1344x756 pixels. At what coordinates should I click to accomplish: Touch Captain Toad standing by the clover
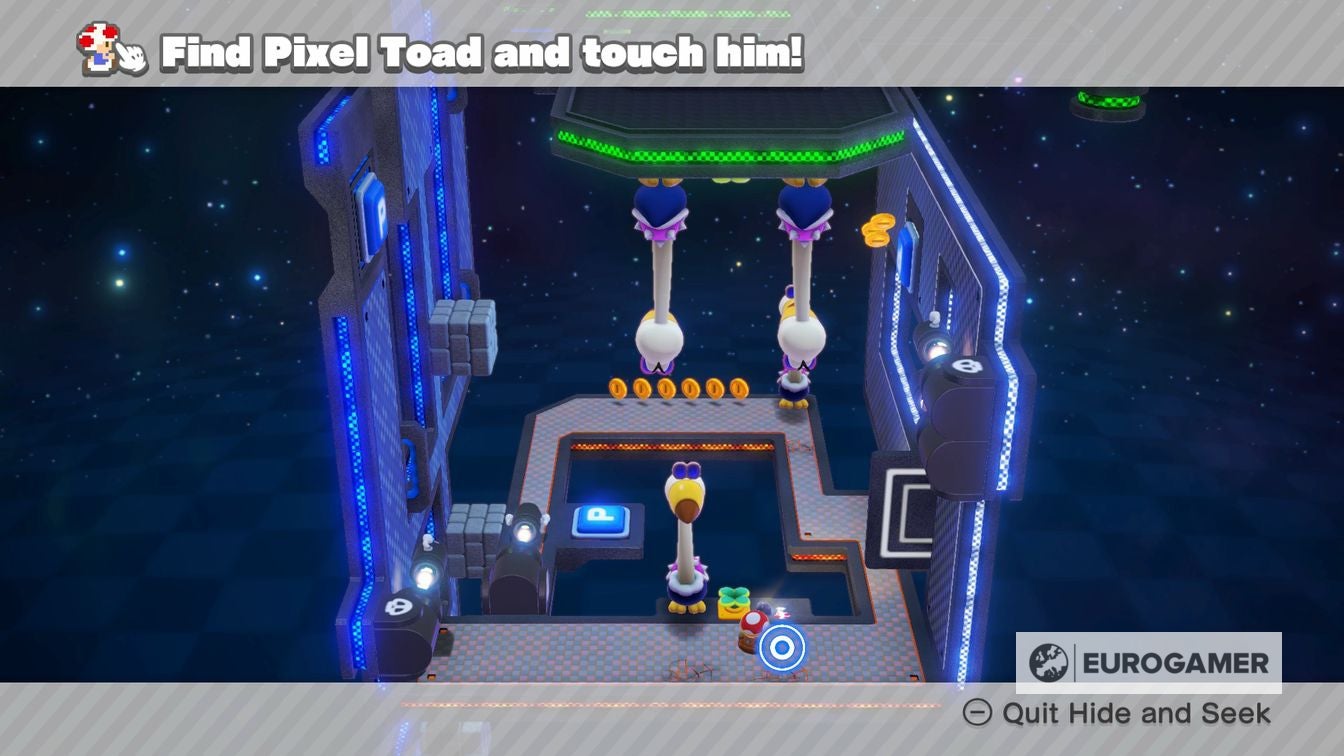pos(752,630)
